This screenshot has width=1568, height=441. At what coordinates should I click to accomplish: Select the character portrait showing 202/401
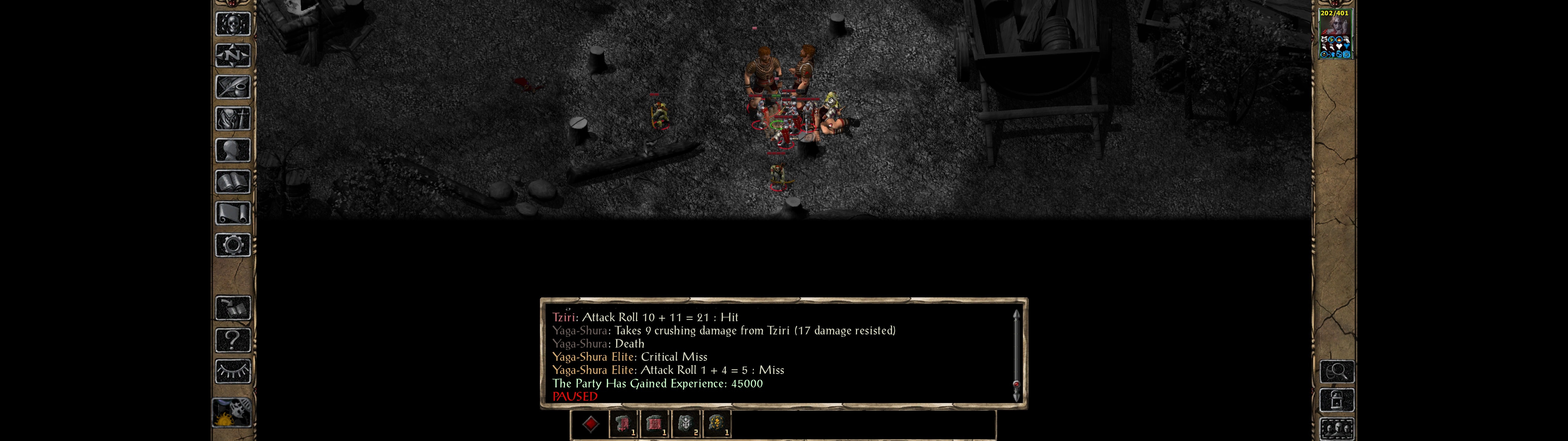(1334, 34)
